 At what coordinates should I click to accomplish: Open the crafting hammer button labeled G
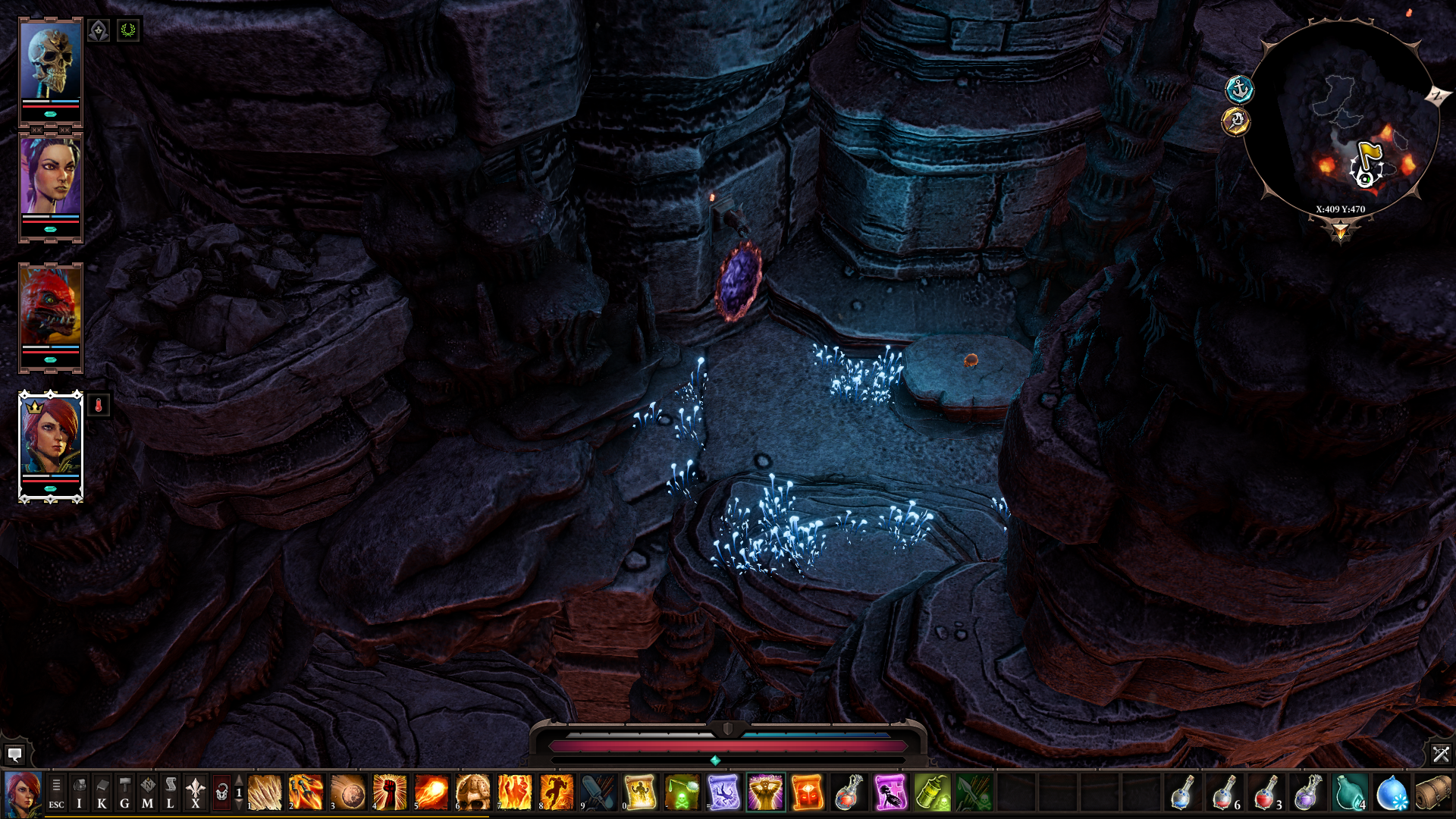click(x=124, y=793)
